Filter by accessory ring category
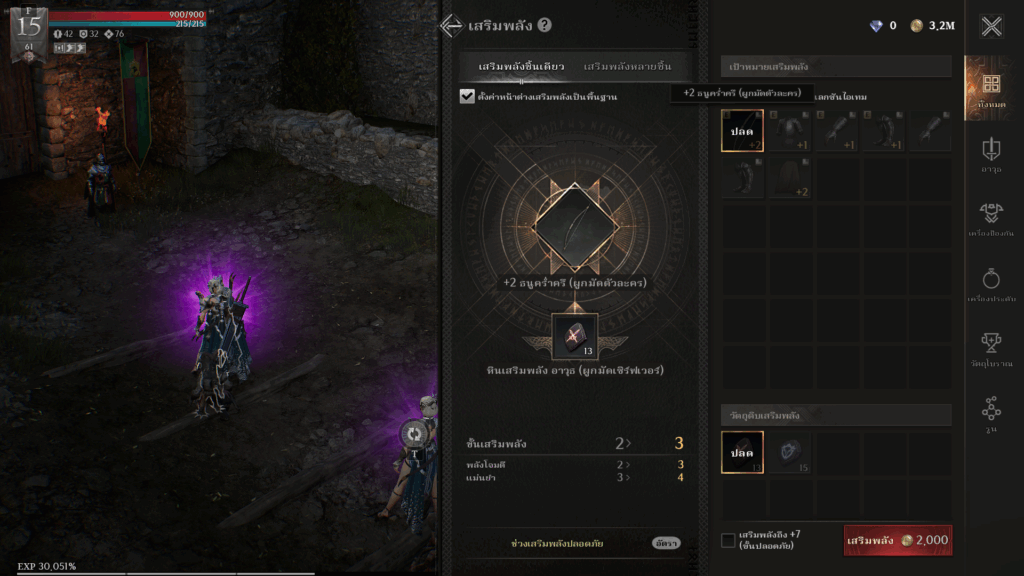Screen dimensions: 1024x576 click(x=991, y=283)
